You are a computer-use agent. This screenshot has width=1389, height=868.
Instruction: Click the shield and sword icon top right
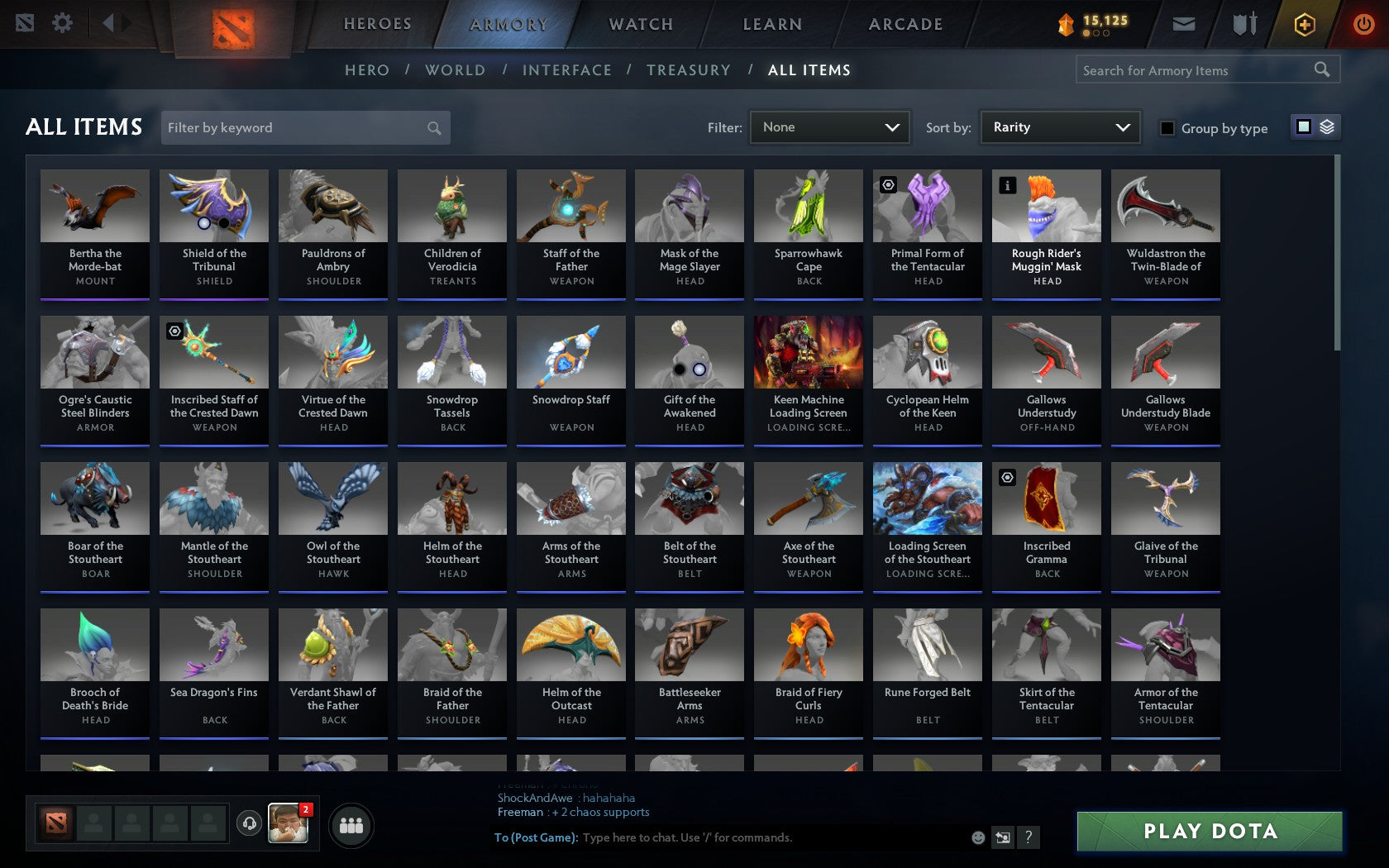pyautogui.click(x=1242, y=24)
